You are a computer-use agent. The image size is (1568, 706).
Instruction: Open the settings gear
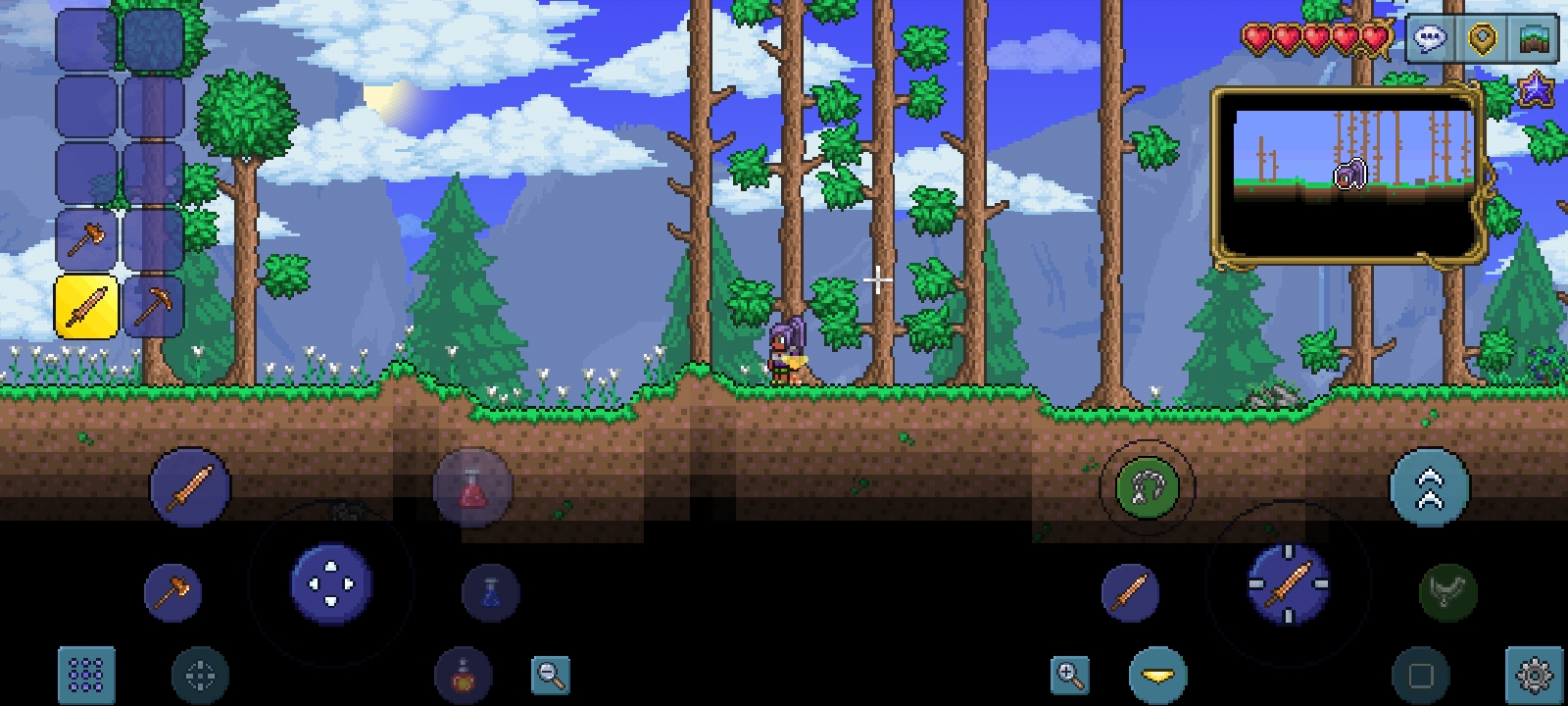1533,677
